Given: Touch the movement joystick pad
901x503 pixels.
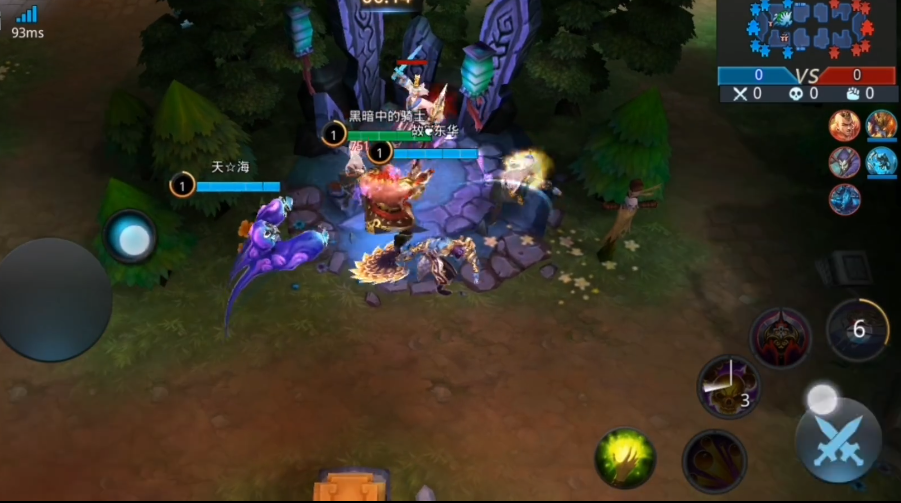Looking at the screenshot, I should point(55,298).
